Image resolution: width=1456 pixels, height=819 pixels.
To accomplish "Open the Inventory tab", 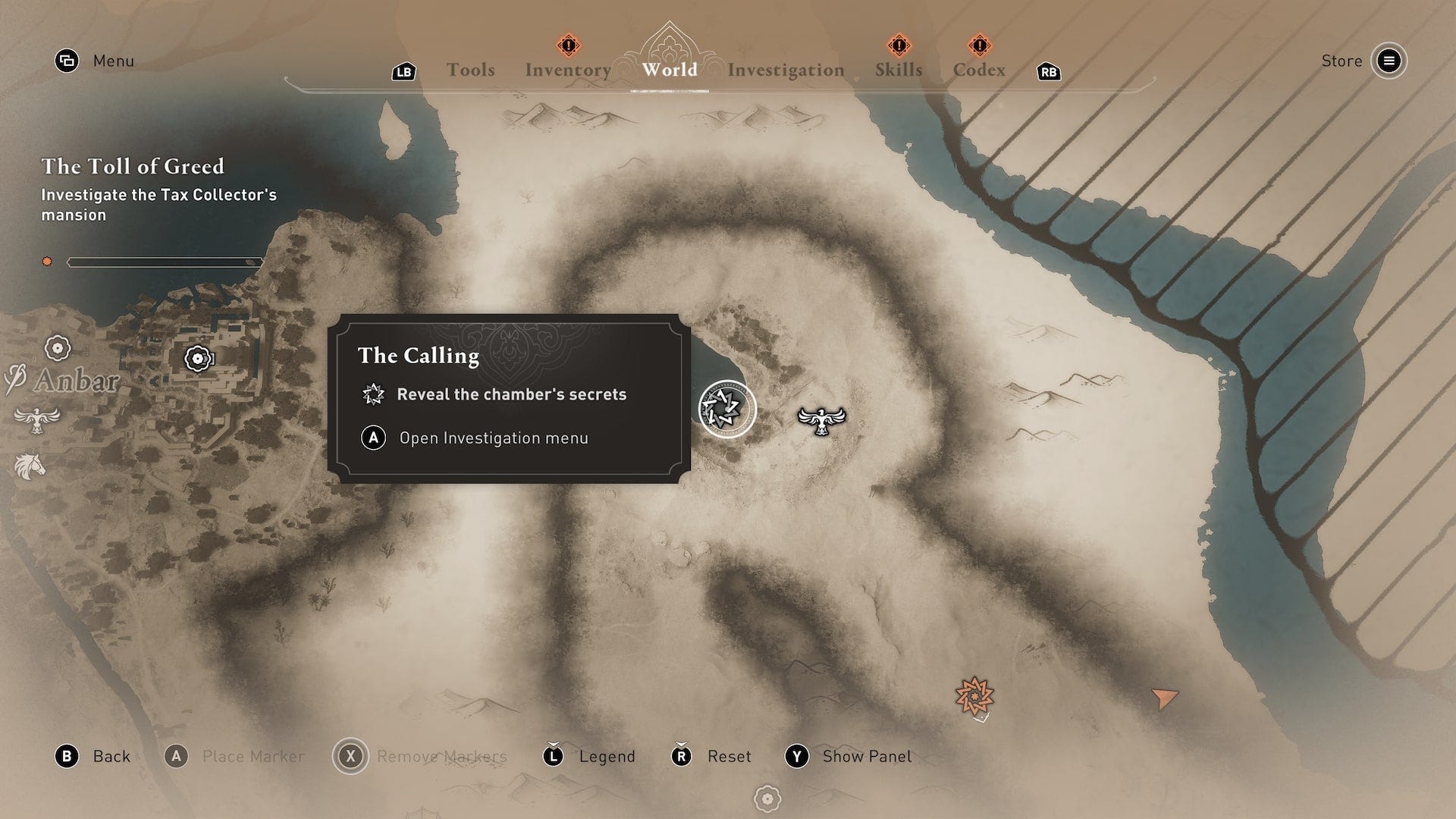I will tap(568, 70).
